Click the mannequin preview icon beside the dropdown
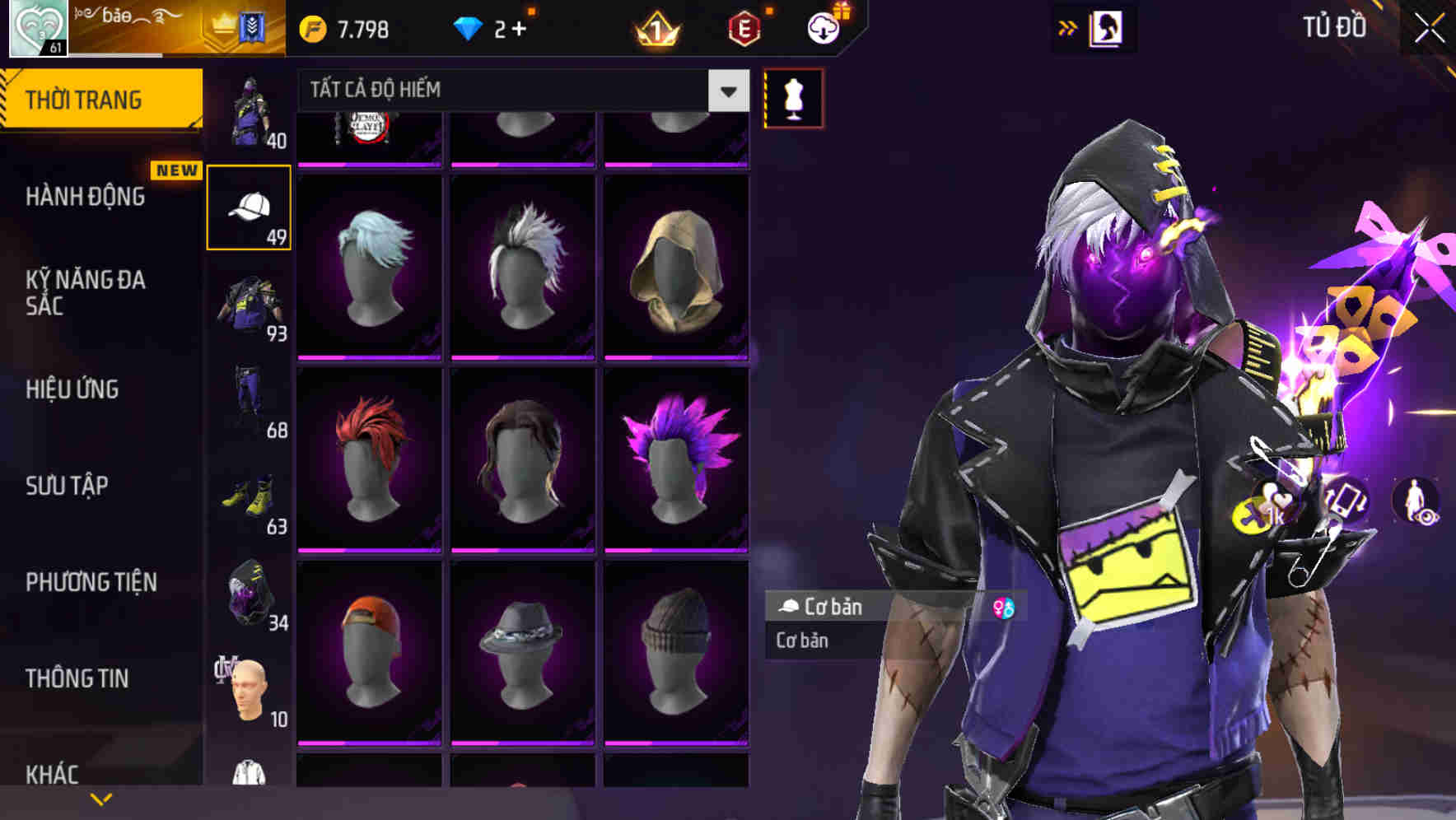Viewport: 1456px width, 820px height. pyautogui.click(x=793, y=98)
